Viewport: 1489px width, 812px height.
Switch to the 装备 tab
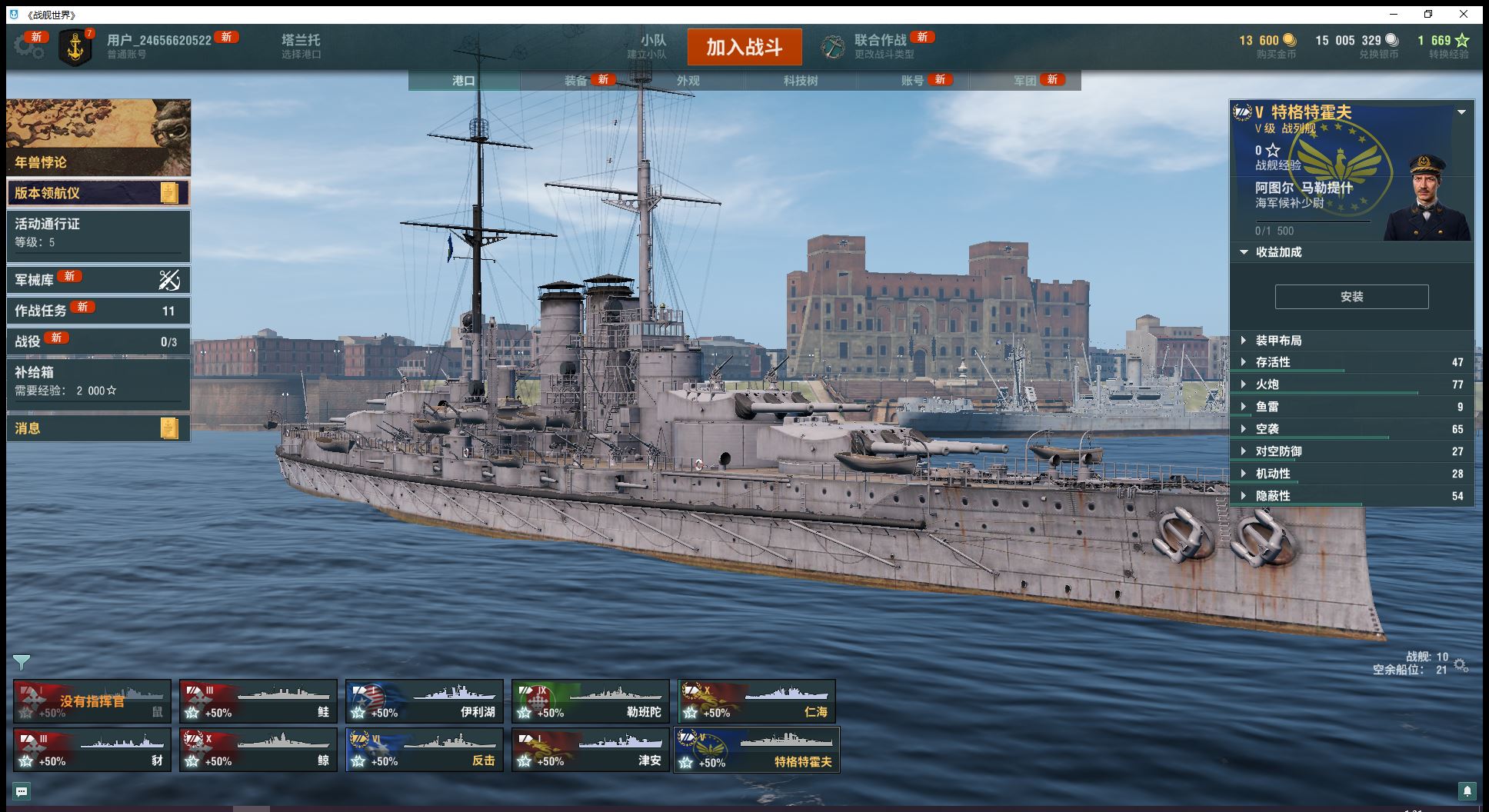[575, 81]
